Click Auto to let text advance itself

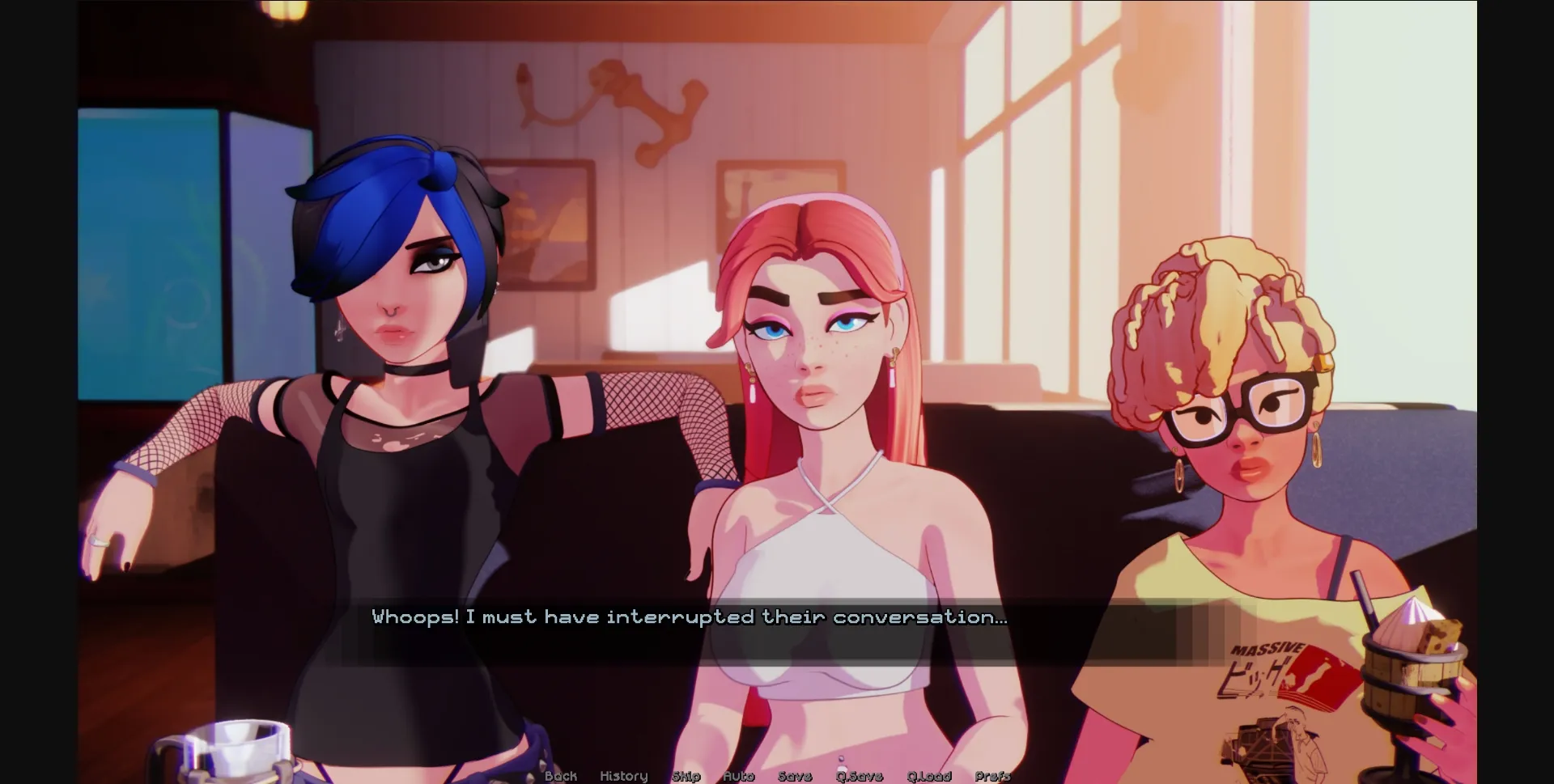[739, 775]
